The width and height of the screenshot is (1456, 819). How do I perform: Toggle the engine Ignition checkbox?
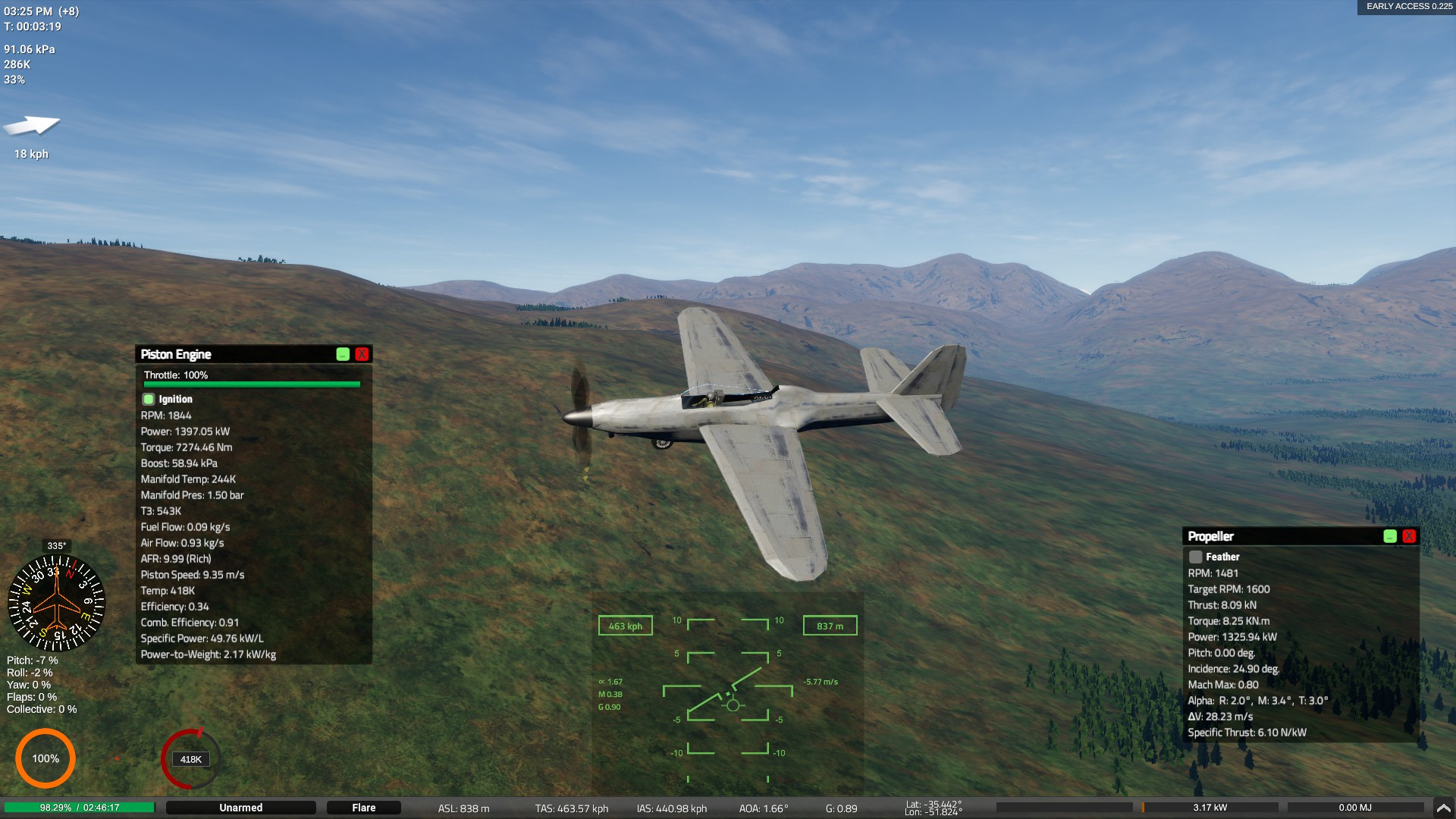coord(149,400)
